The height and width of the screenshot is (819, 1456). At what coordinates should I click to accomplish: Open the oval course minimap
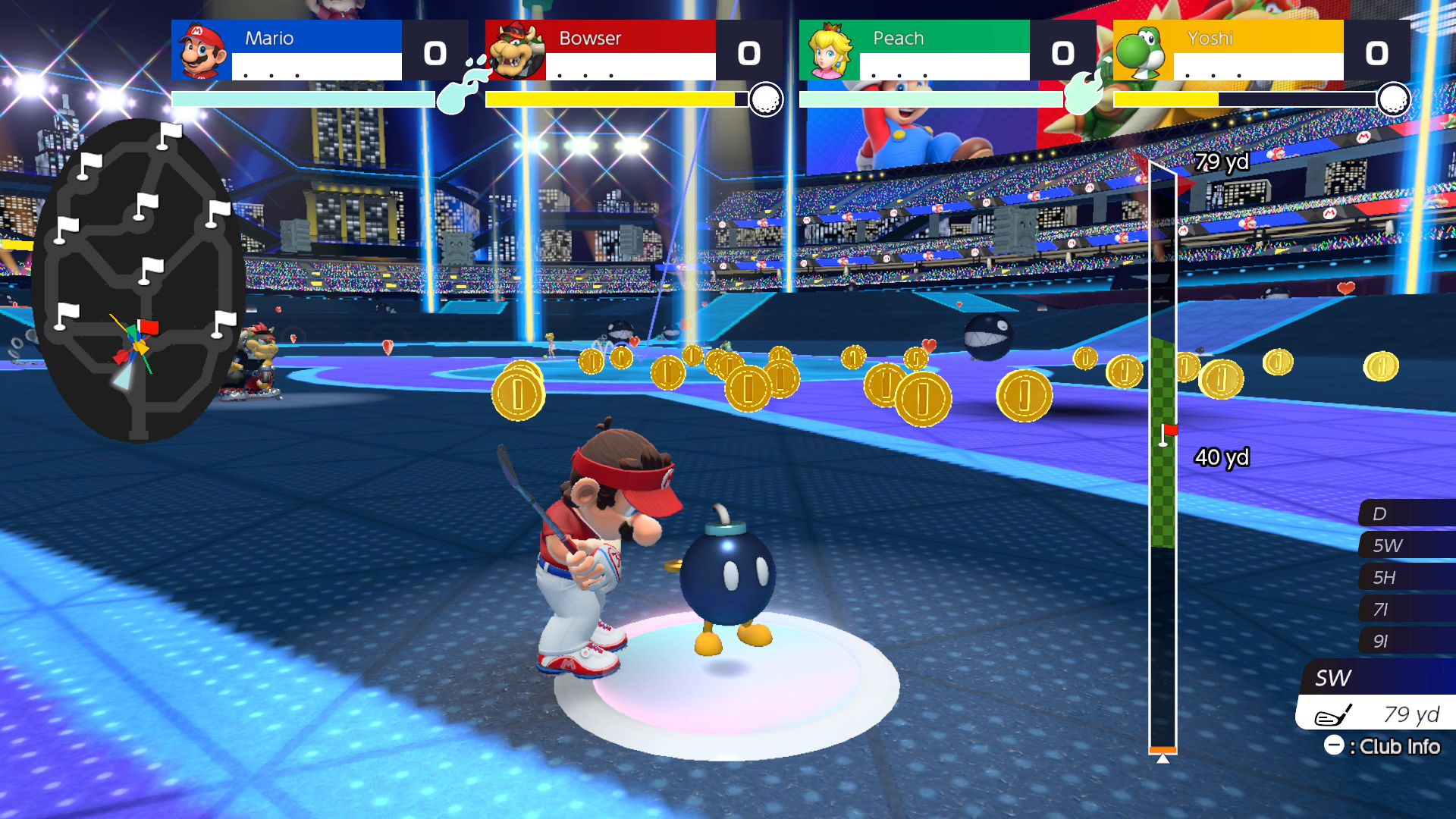point(138,281)
